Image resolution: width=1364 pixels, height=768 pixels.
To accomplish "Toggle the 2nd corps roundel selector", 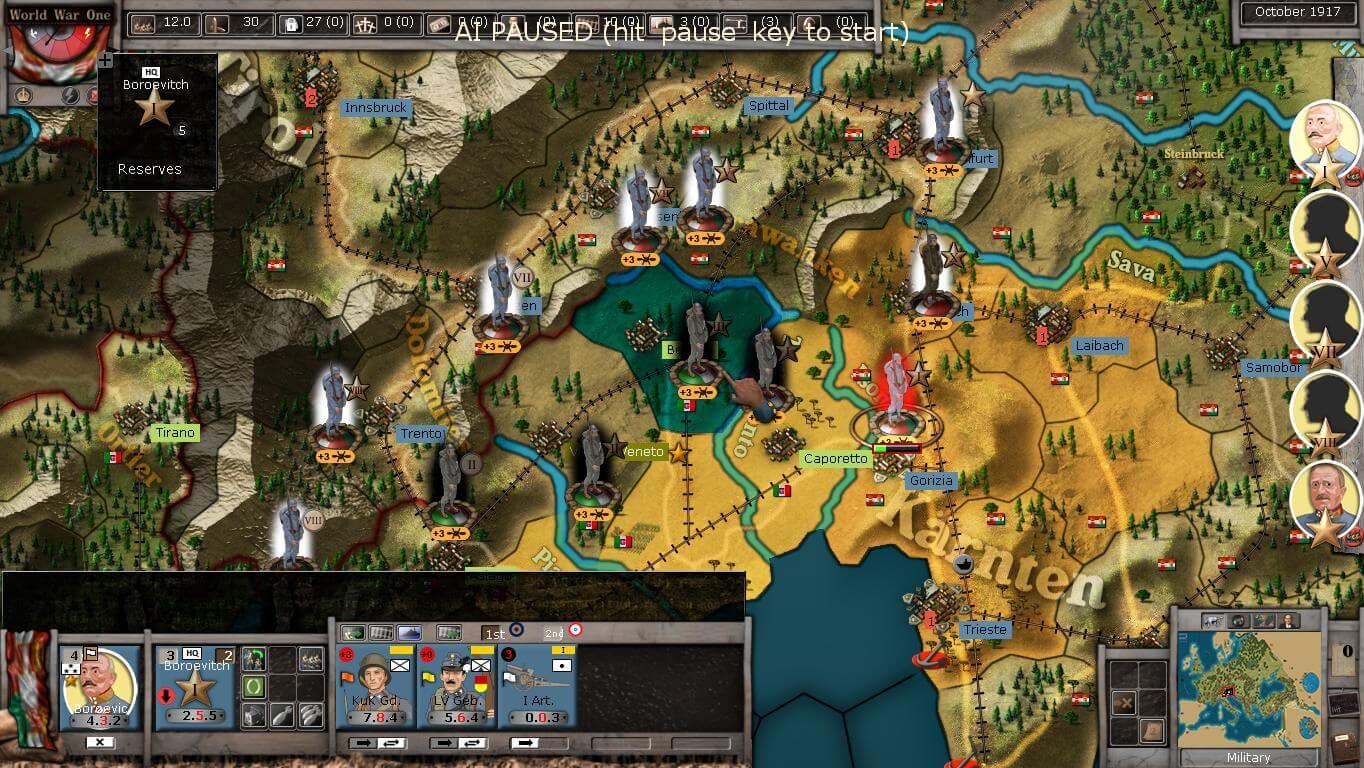I will tap(575, 630).
